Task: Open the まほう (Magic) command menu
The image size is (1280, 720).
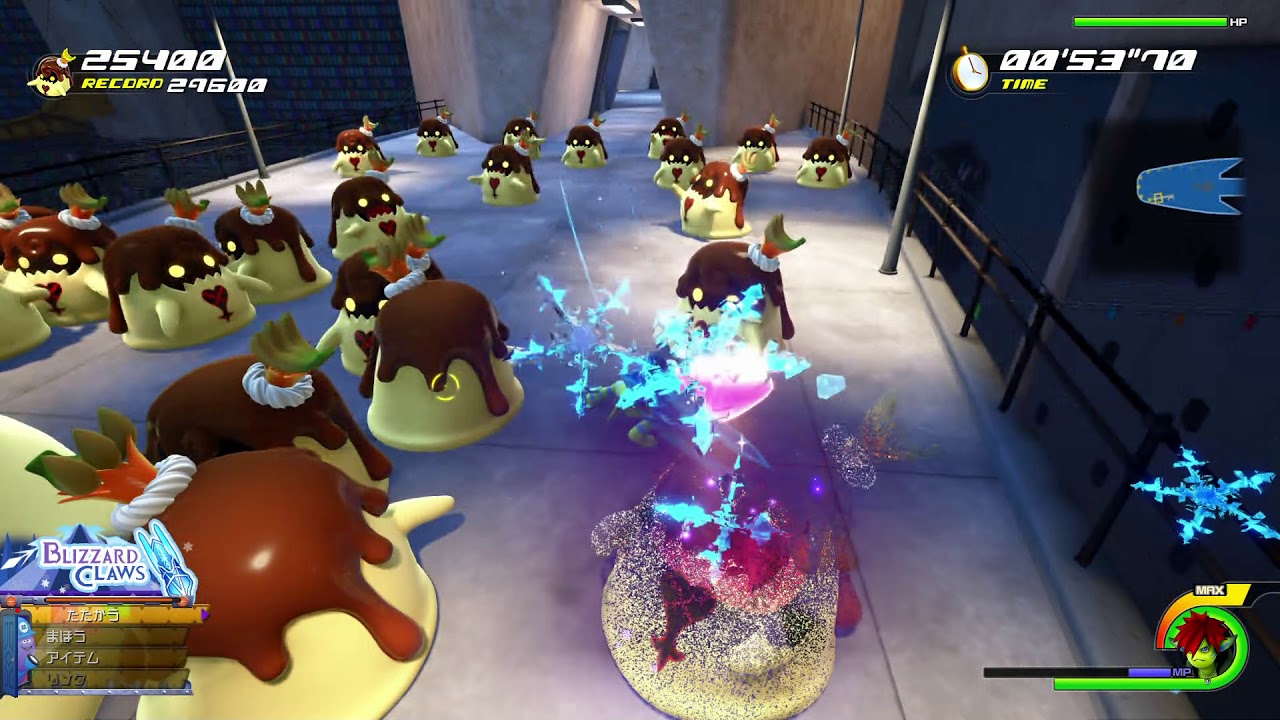Action: (x=66, y=635)
